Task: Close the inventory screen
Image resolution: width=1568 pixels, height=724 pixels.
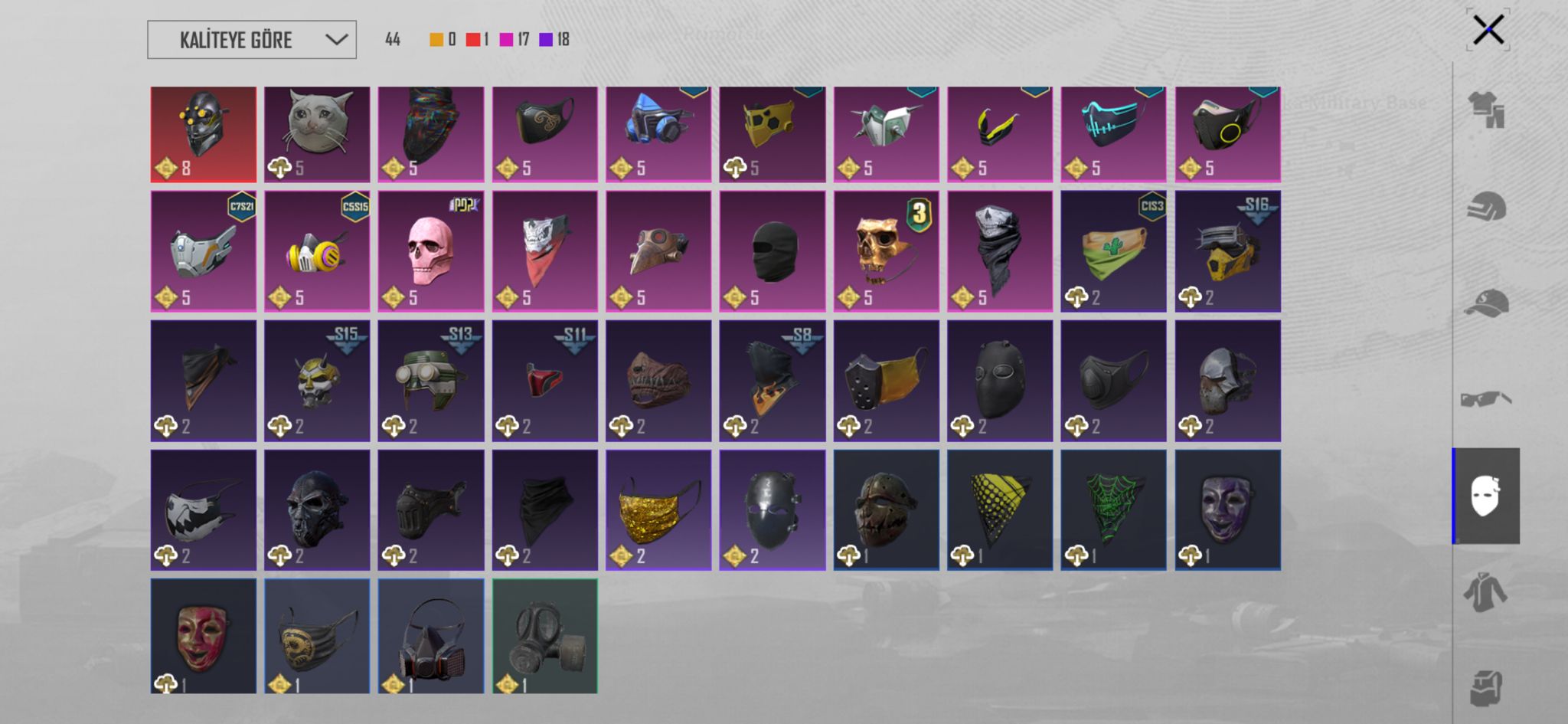Action: (1488, 31)
